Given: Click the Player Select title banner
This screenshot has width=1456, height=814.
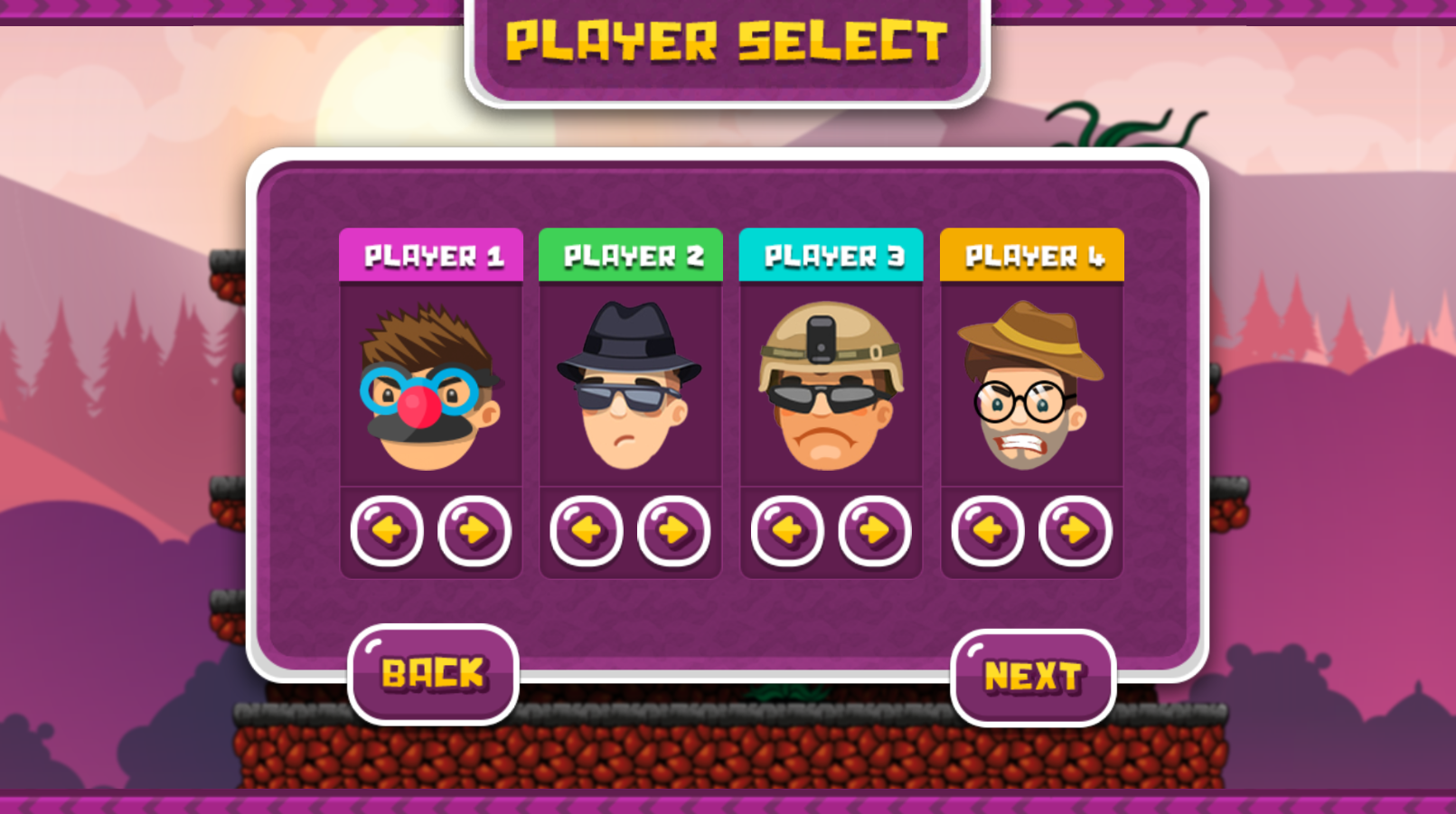Looking at the screenshot, I should click(x=728, y=41).
